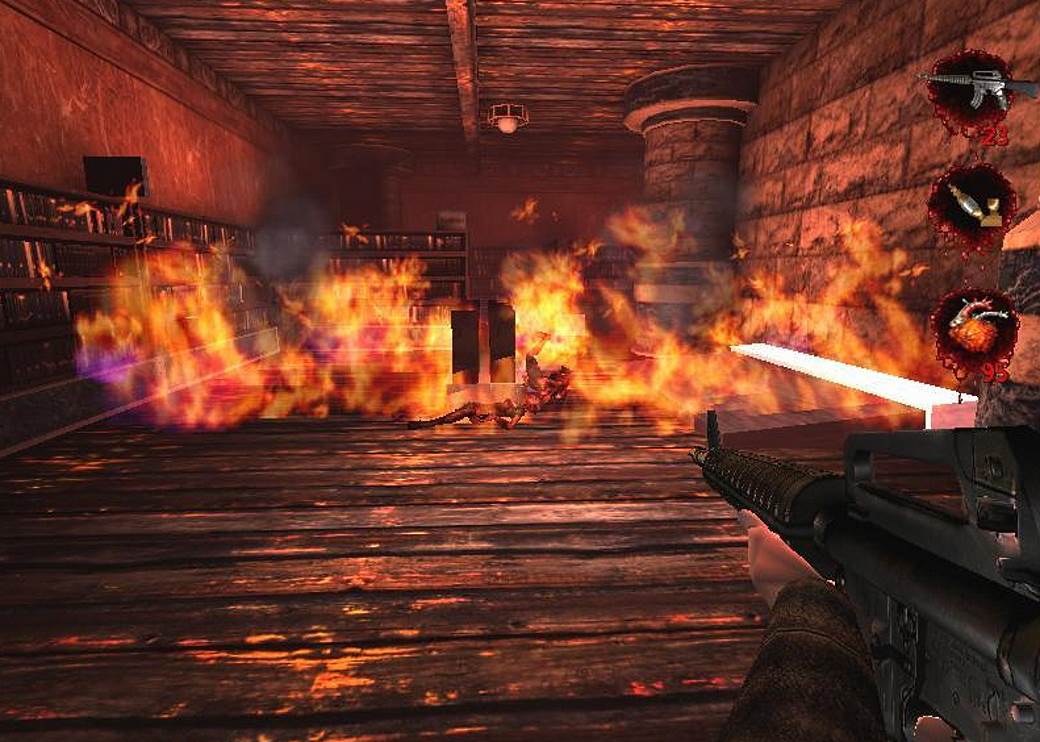Click the anatomical heart health icon
The height and width of the screenshot is (742, 1040).
pos(973,331)
